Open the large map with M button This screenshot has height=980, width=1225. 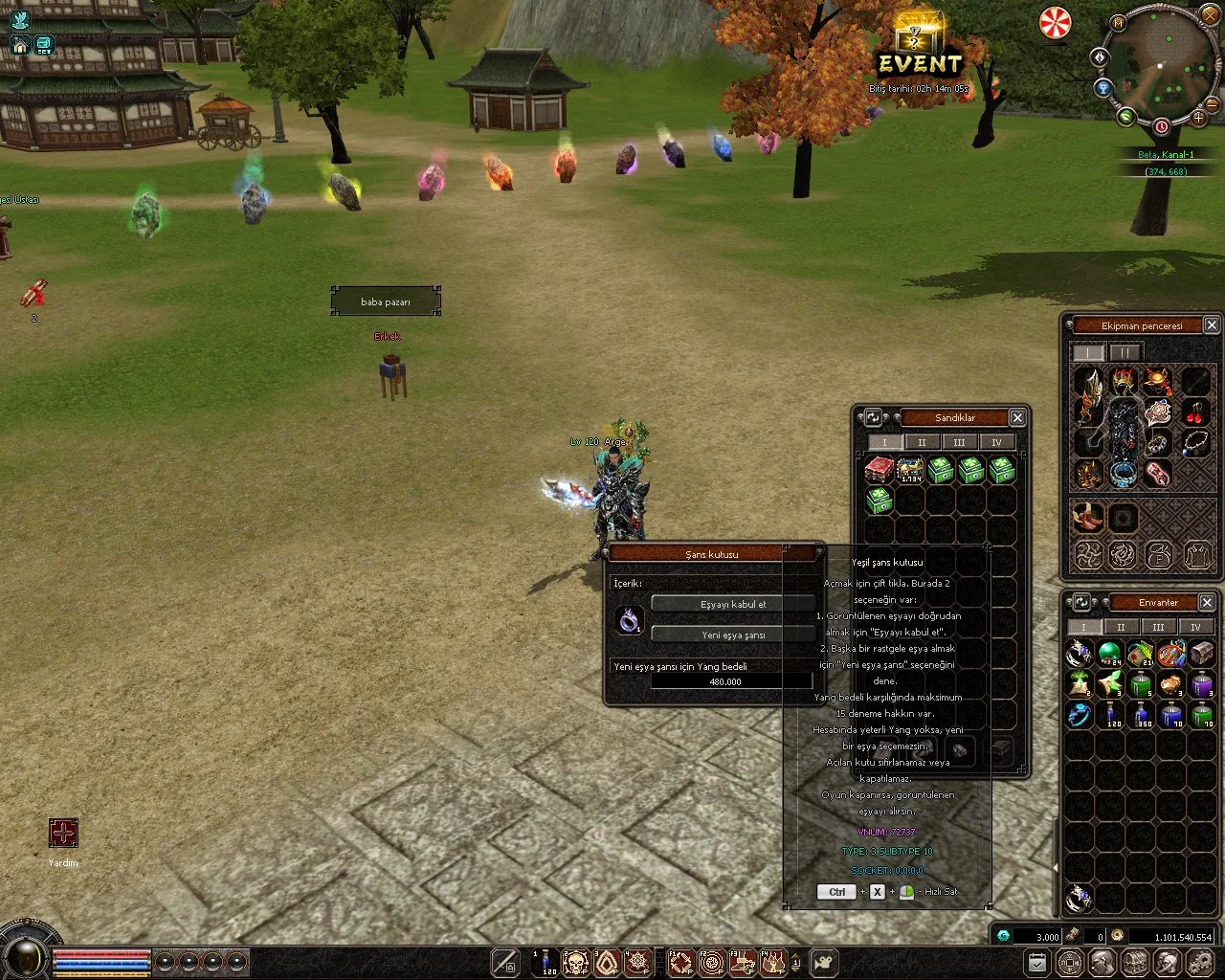1119,22
